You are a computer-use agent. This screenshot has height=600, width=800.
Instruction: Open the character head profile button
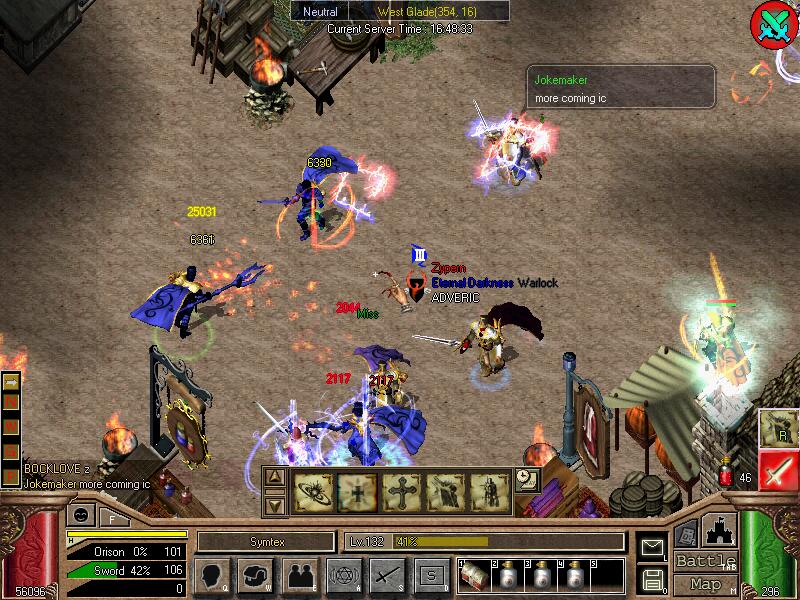[211, 576]
